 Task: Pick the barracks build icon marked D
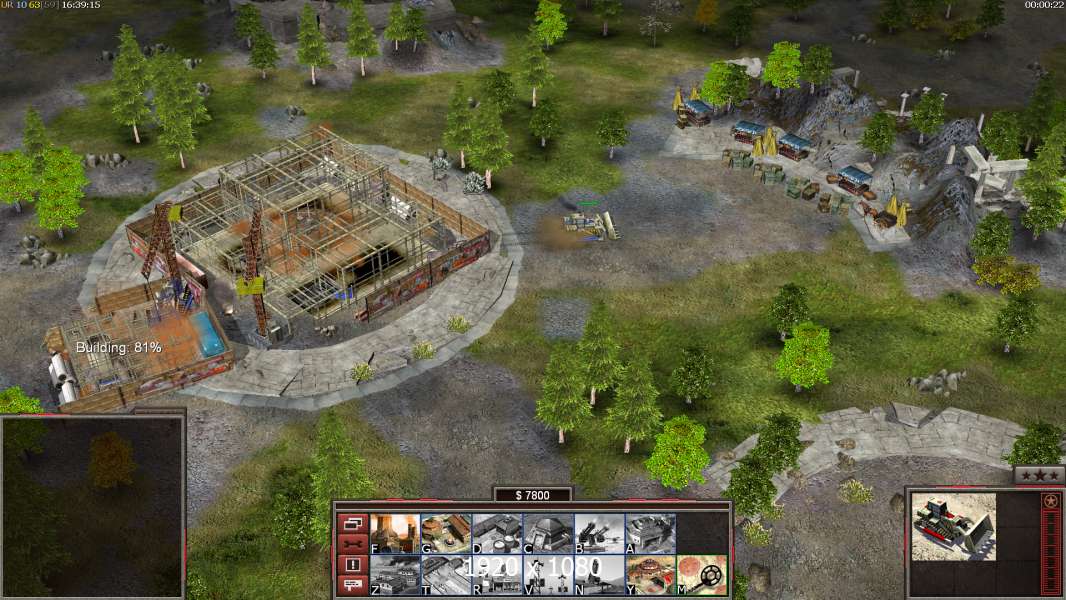[x=497, y=533]
